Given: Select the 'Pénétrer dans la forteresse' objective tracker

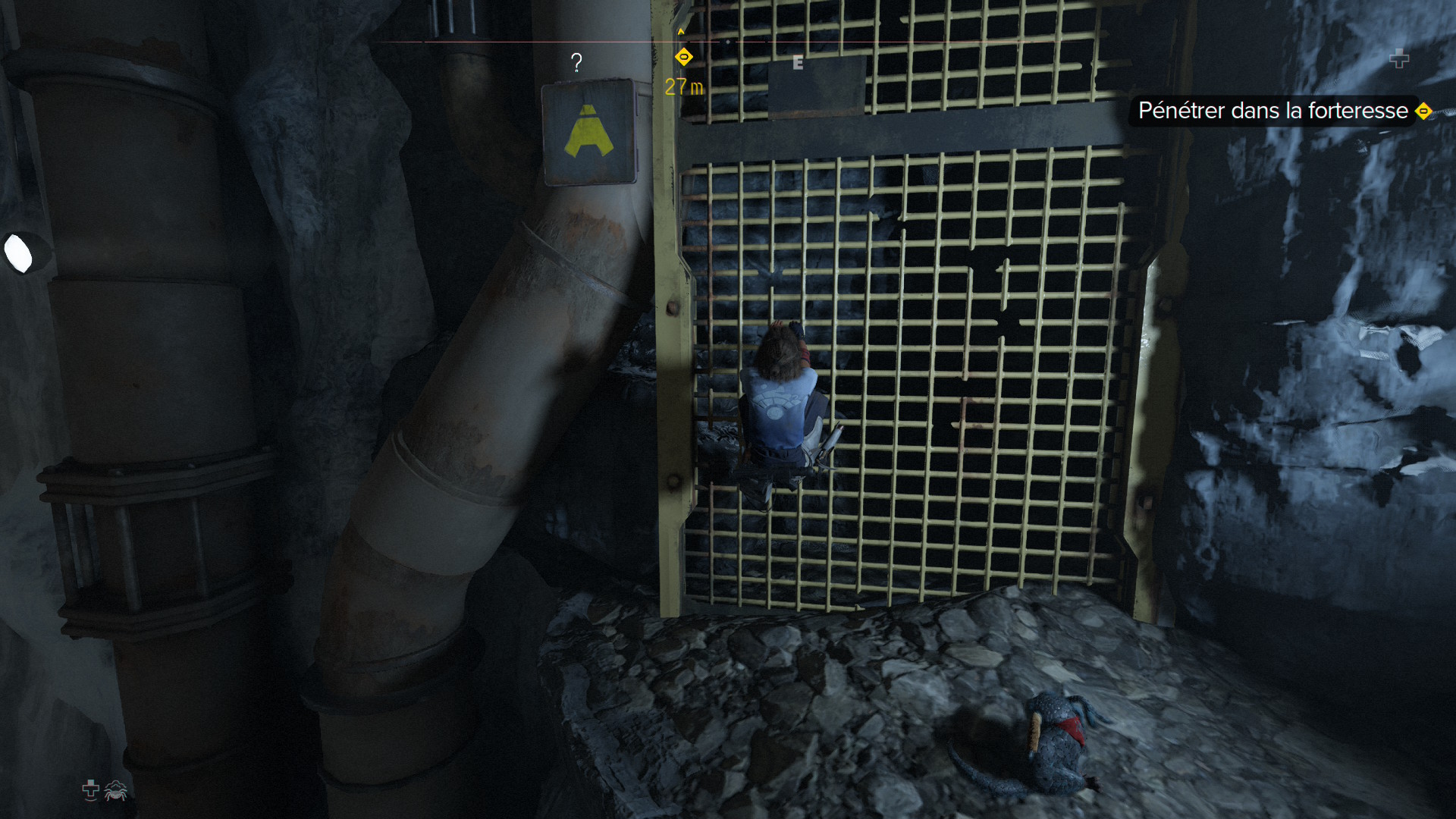Looking at the screenshot, I should pyautogui.click(x=1272, y=111).
